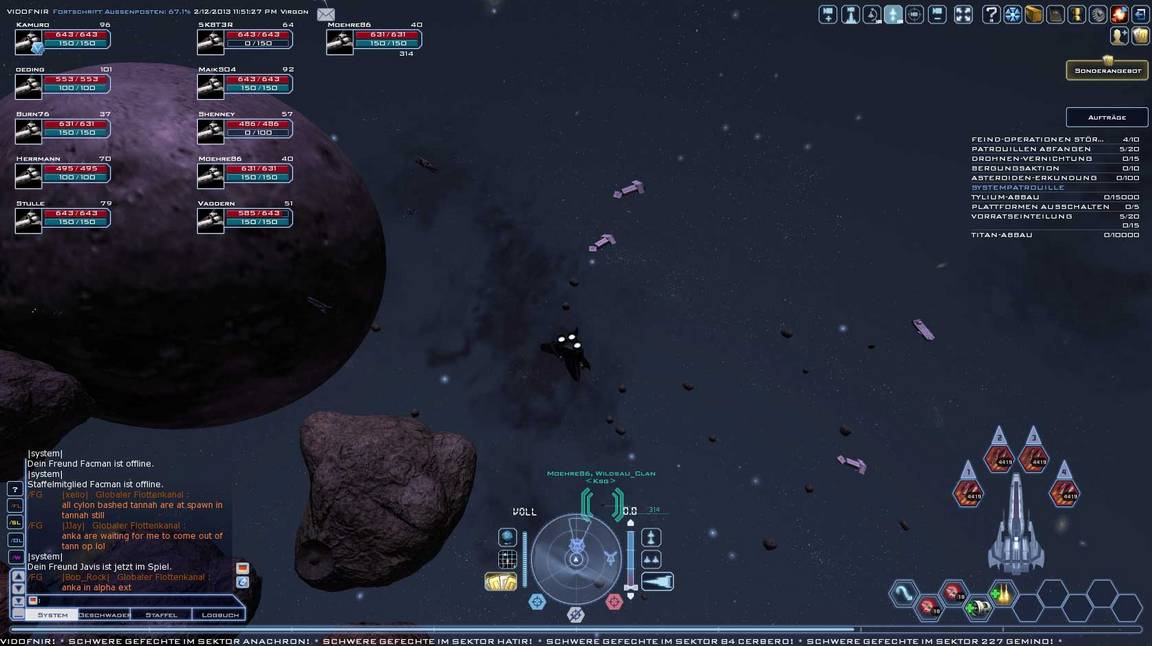Open the gold trophy icon in top bar
1152x646 pixels.
1077,15
